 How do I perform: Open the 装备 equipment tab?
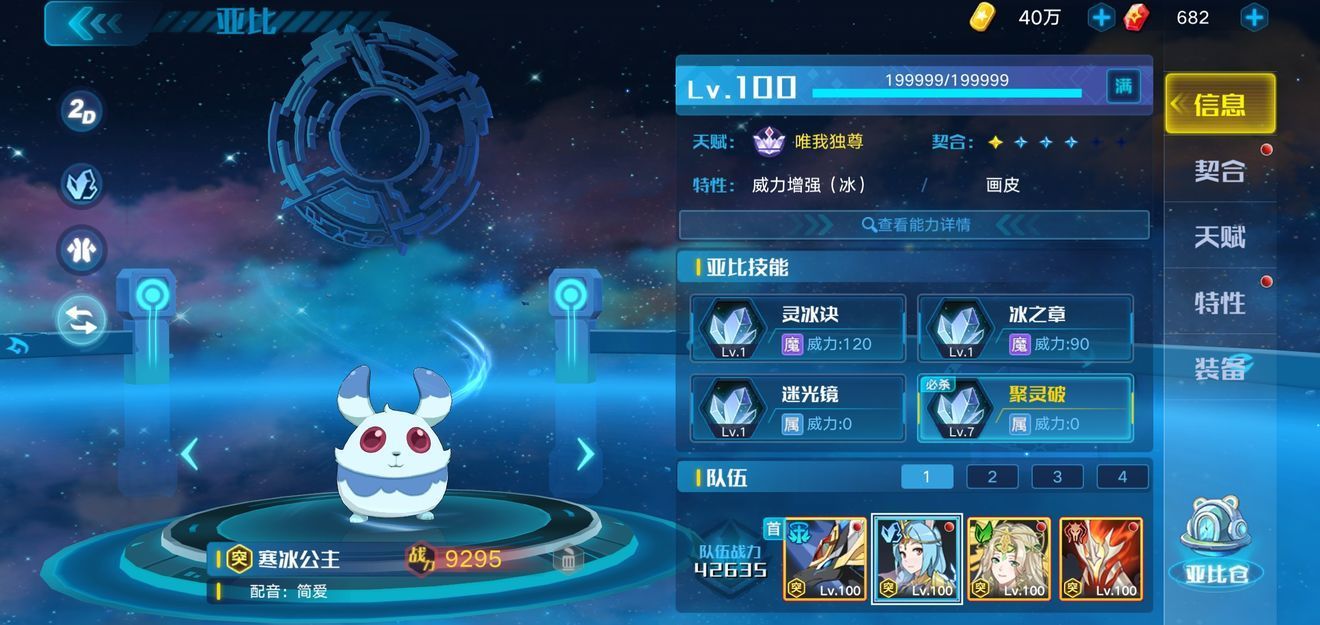tap(1220, 368)
